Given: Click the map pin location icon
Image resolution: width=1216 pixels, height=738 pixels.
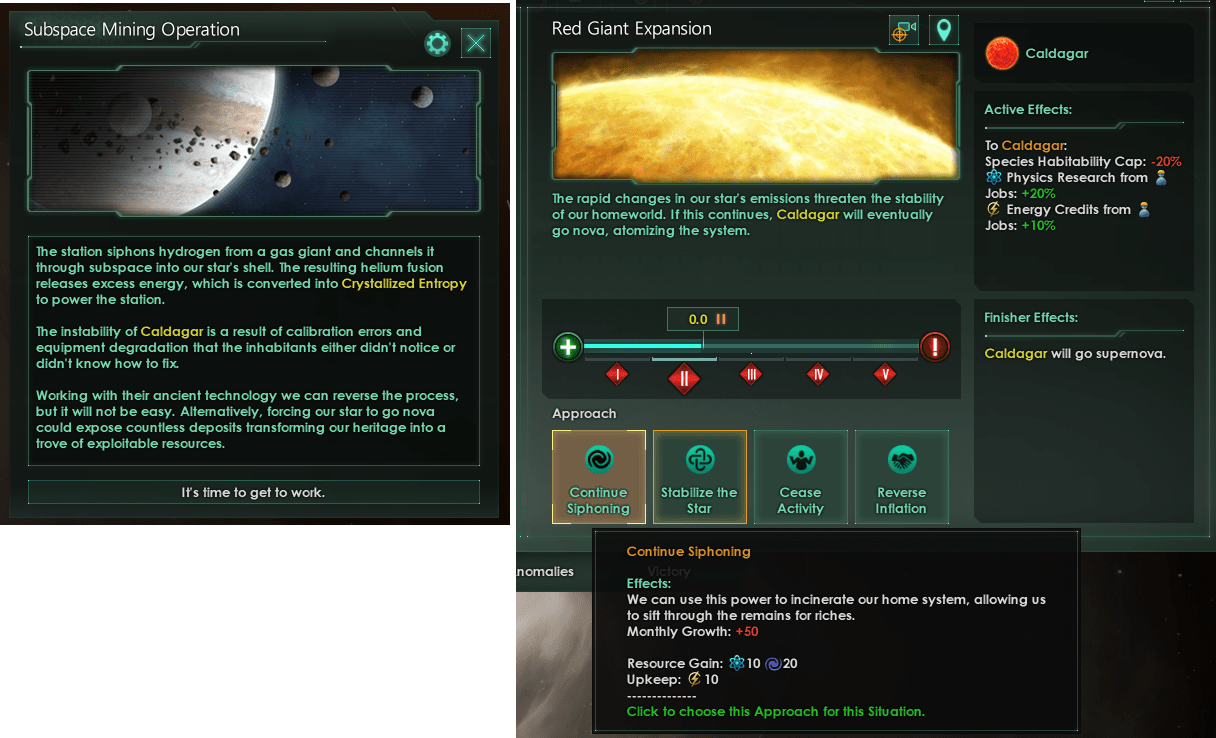Looking at the screenshot, I should (x=943, y=31).
